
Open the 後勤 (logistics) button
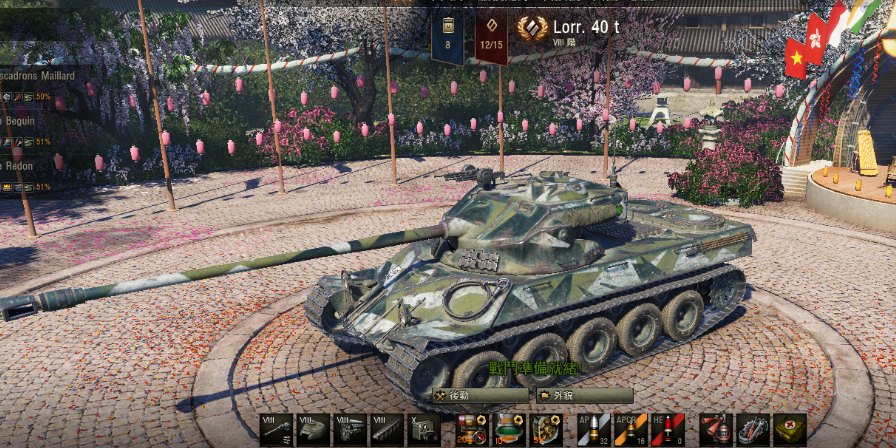(480, 395)
